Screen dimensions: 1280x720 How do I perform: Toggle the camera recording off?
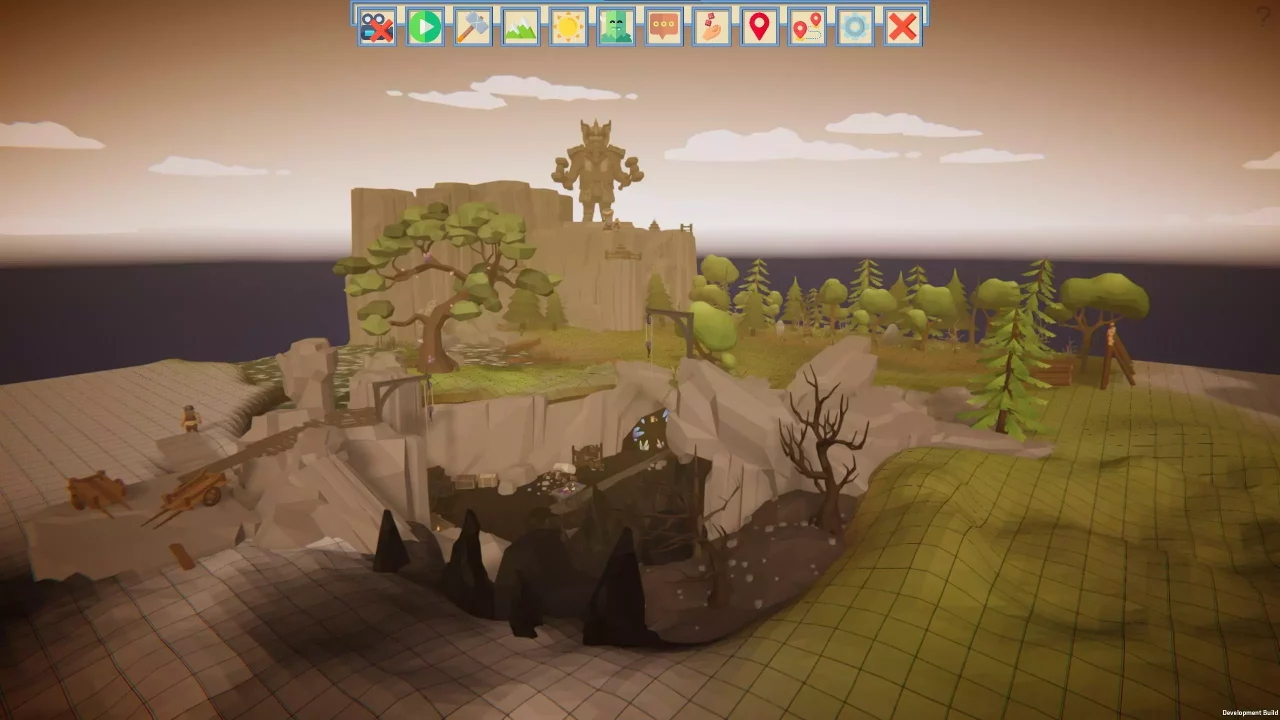click(375, 27)
